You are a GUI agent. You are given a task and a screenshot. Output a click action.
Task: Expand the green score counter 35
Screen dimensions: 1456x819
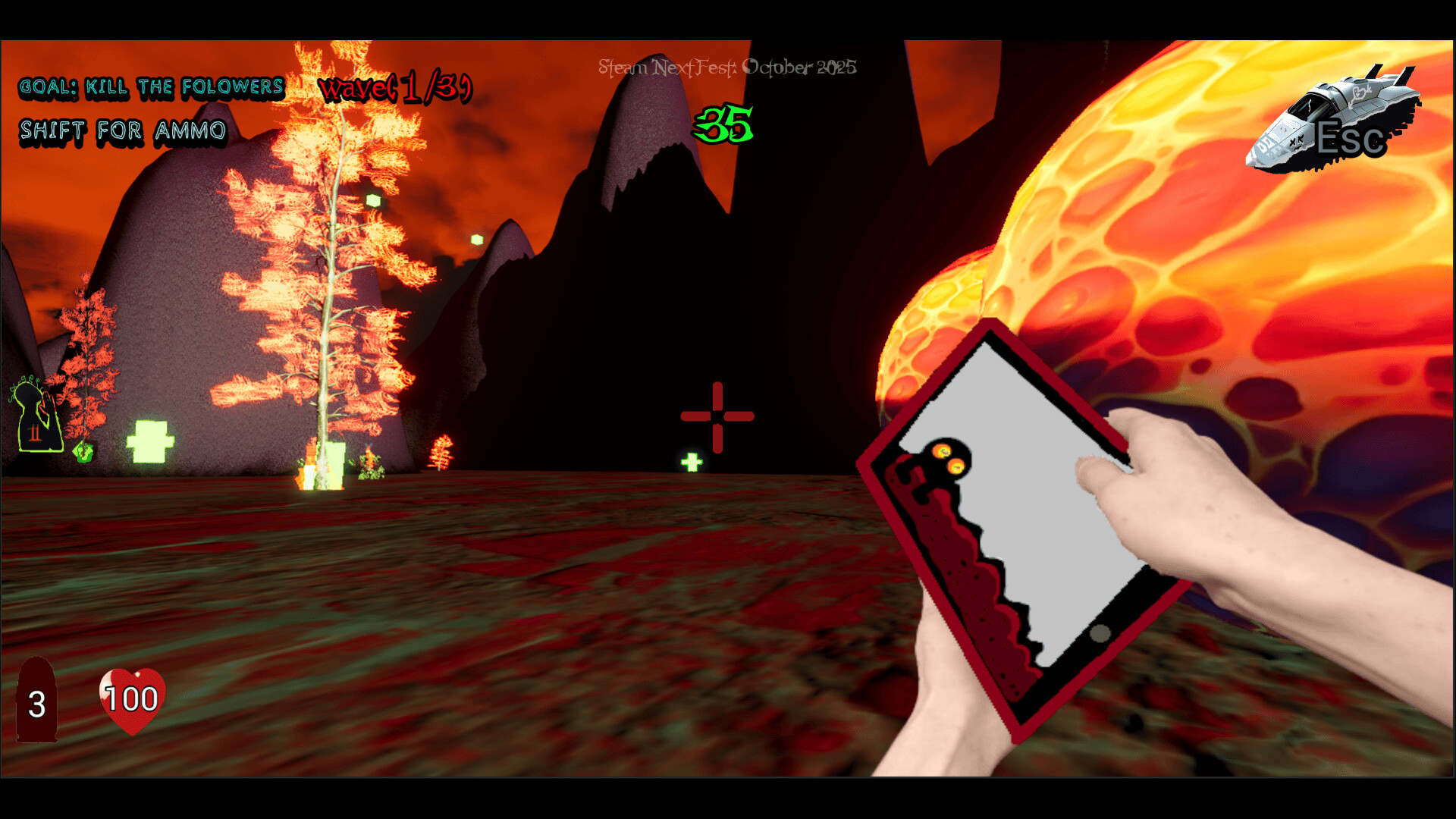724,124
